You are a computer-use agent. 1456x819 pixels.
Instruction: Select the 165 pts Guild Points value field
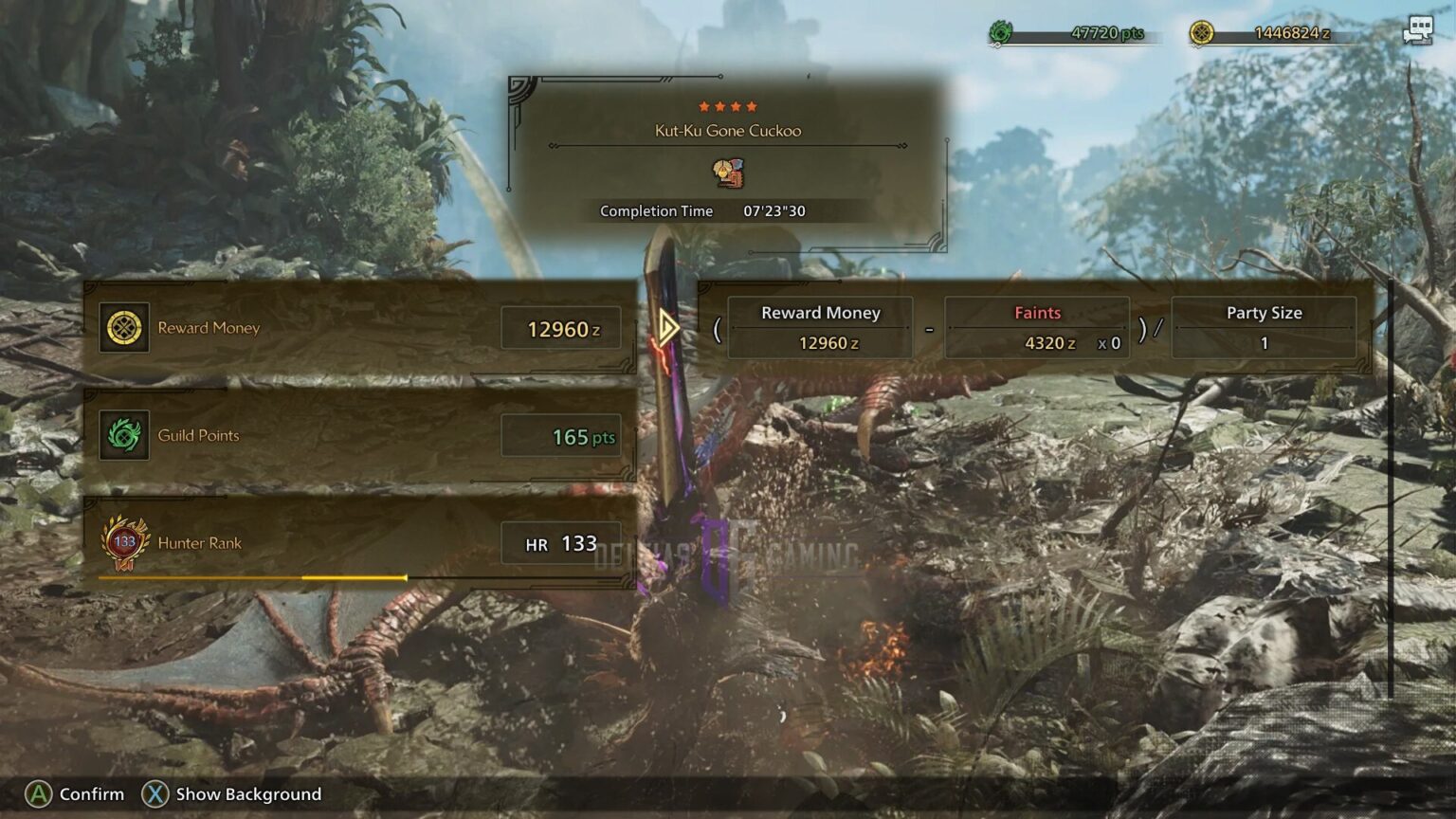[573, 435]
